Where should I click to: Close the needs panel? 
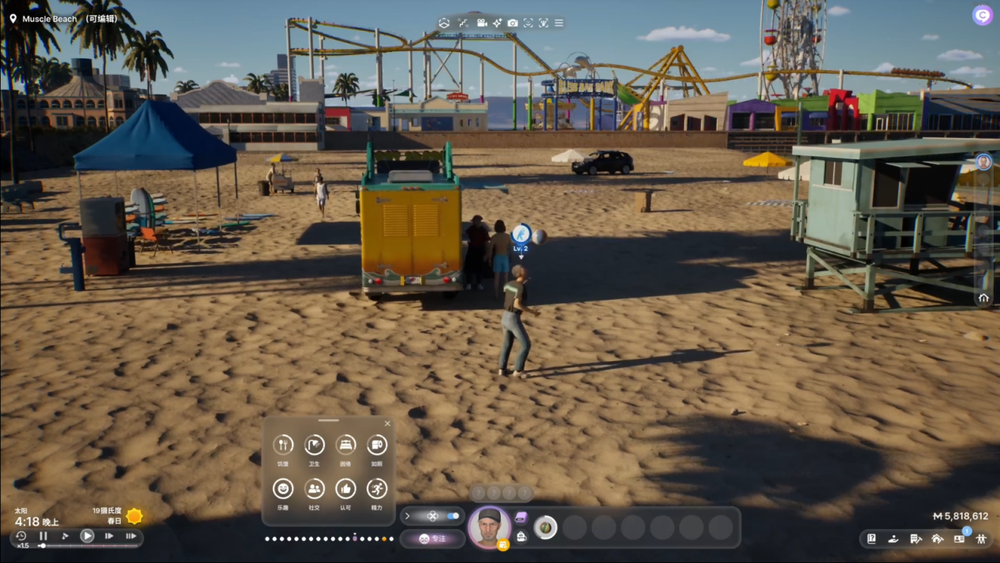[387, 423]
